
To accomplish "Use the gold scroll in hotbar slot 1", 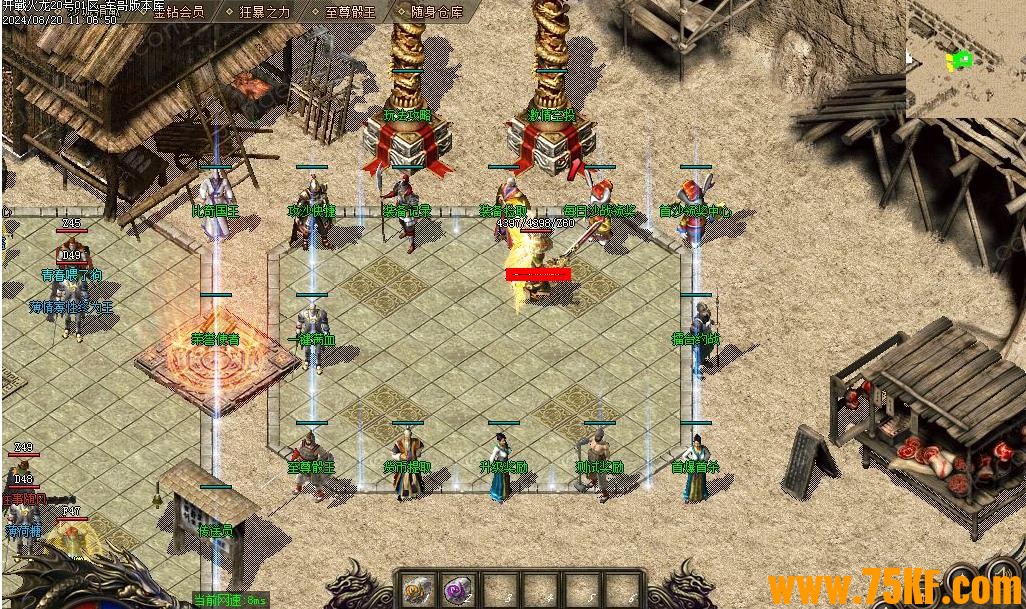I will click(x=417, y=590).
